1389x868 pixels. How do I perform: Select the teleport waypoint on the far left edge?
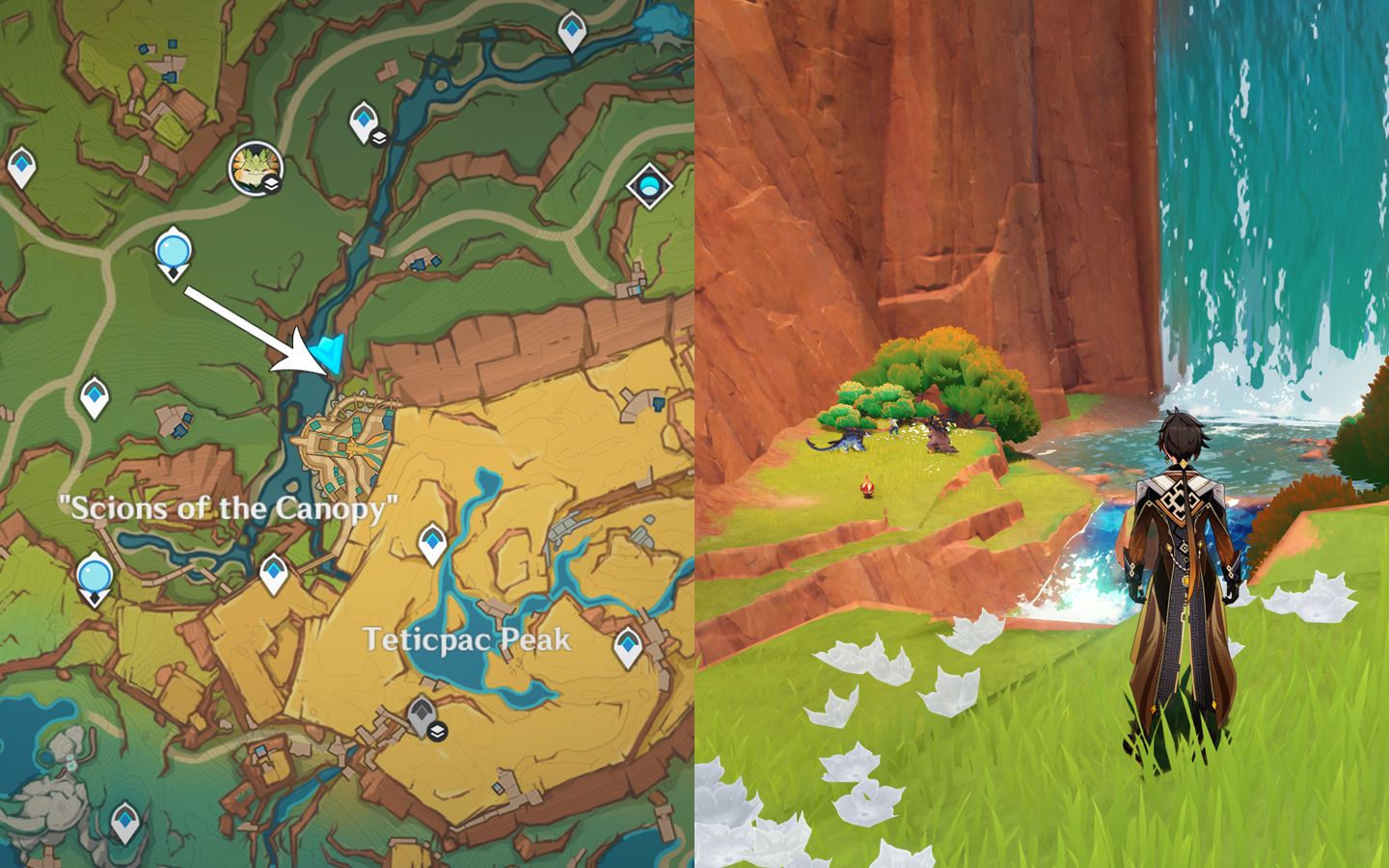[x=20, y=165]
